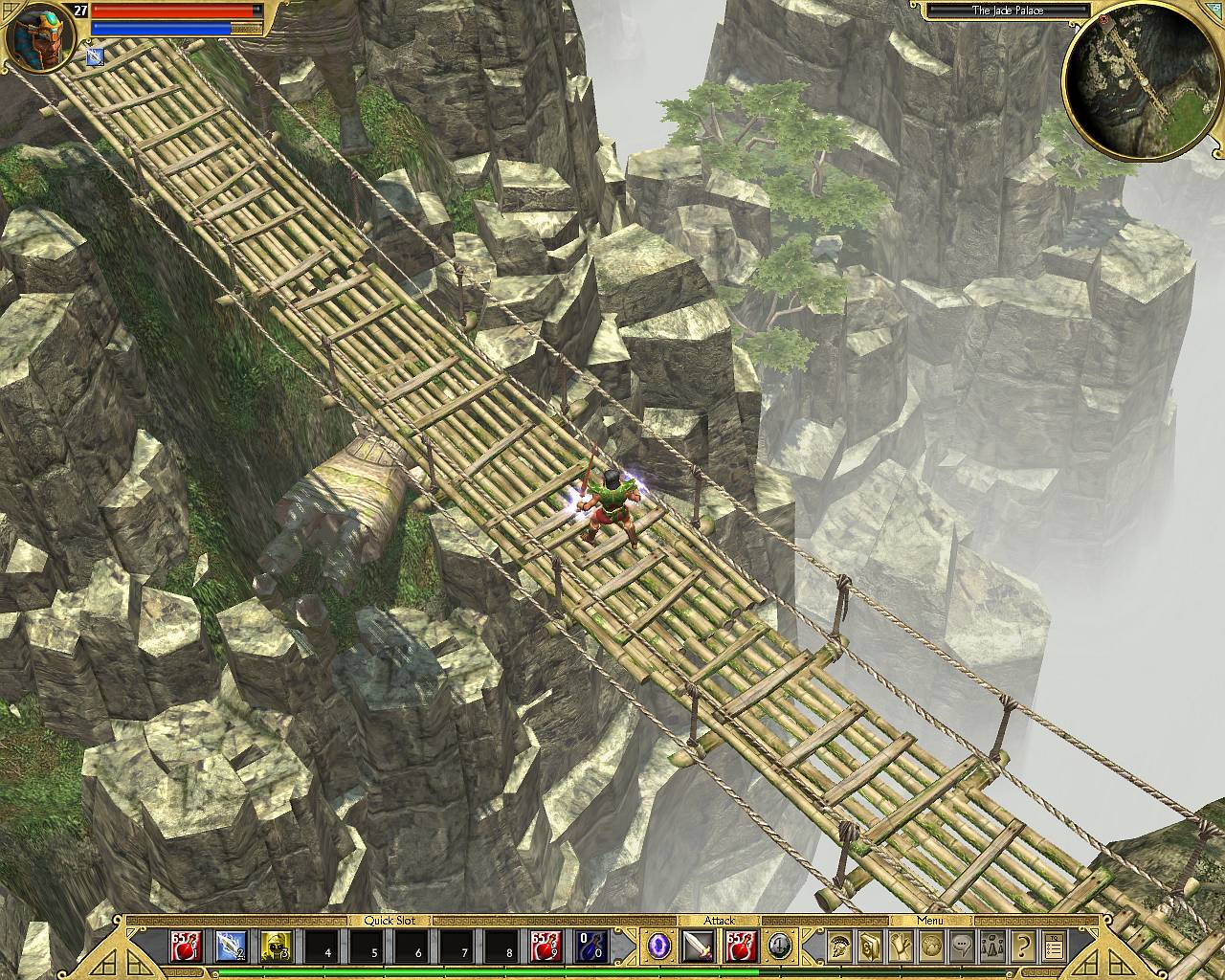Click the health potion beside the sword icon
1225x980 pixels.
740,946
